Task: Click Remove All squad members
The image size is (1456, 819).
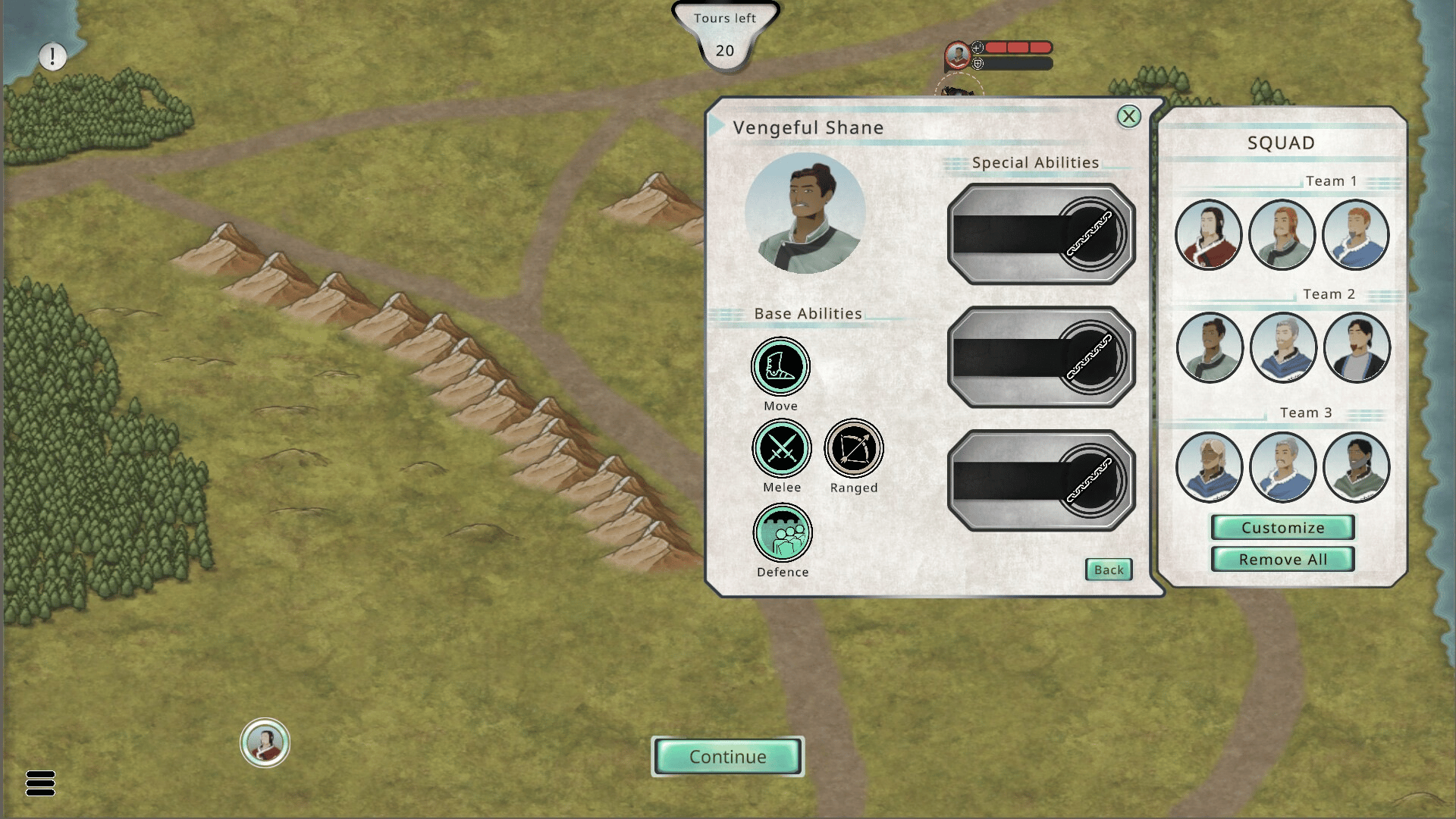Action: tap(1282, 560)
